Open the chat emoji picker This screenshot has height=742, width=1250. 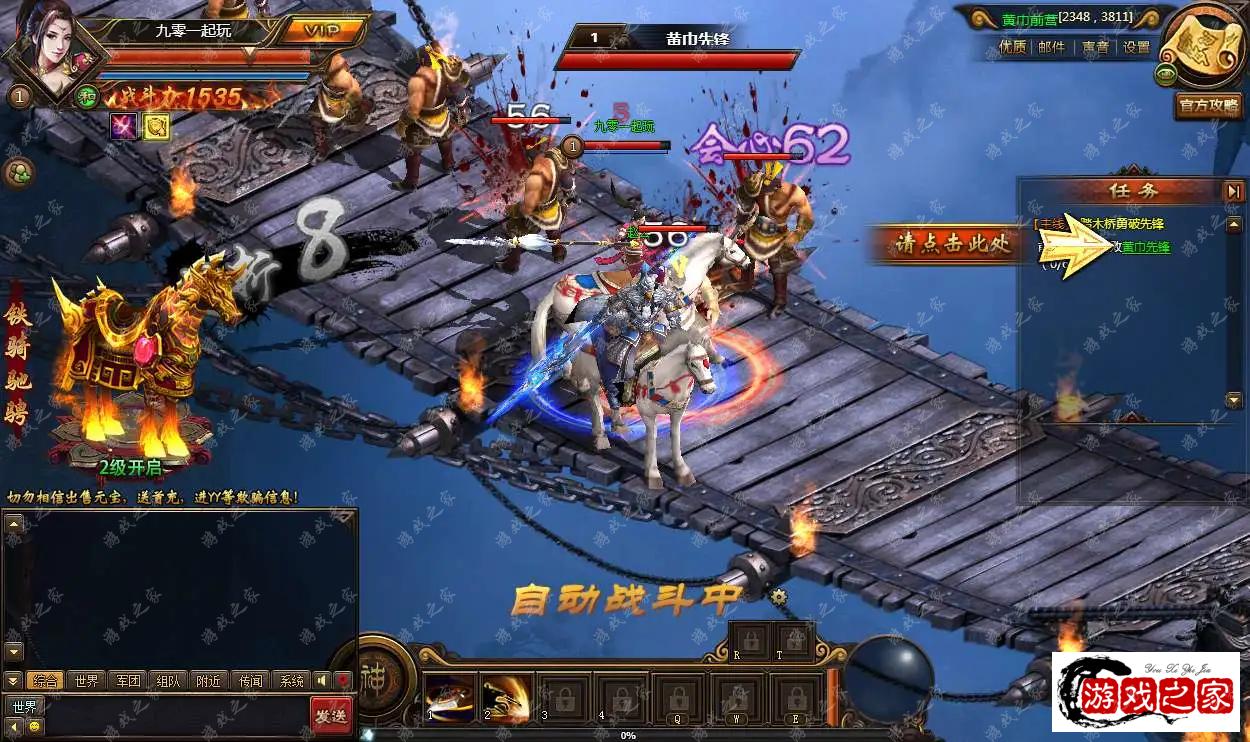(36, 726)
